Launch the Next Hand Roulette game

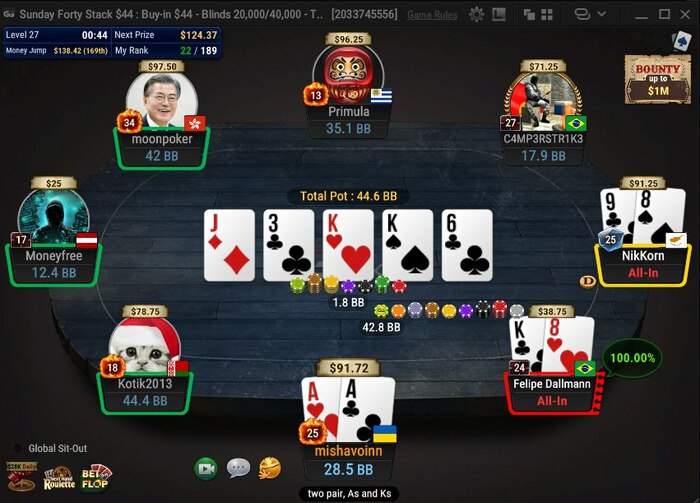tap(59, 477)
